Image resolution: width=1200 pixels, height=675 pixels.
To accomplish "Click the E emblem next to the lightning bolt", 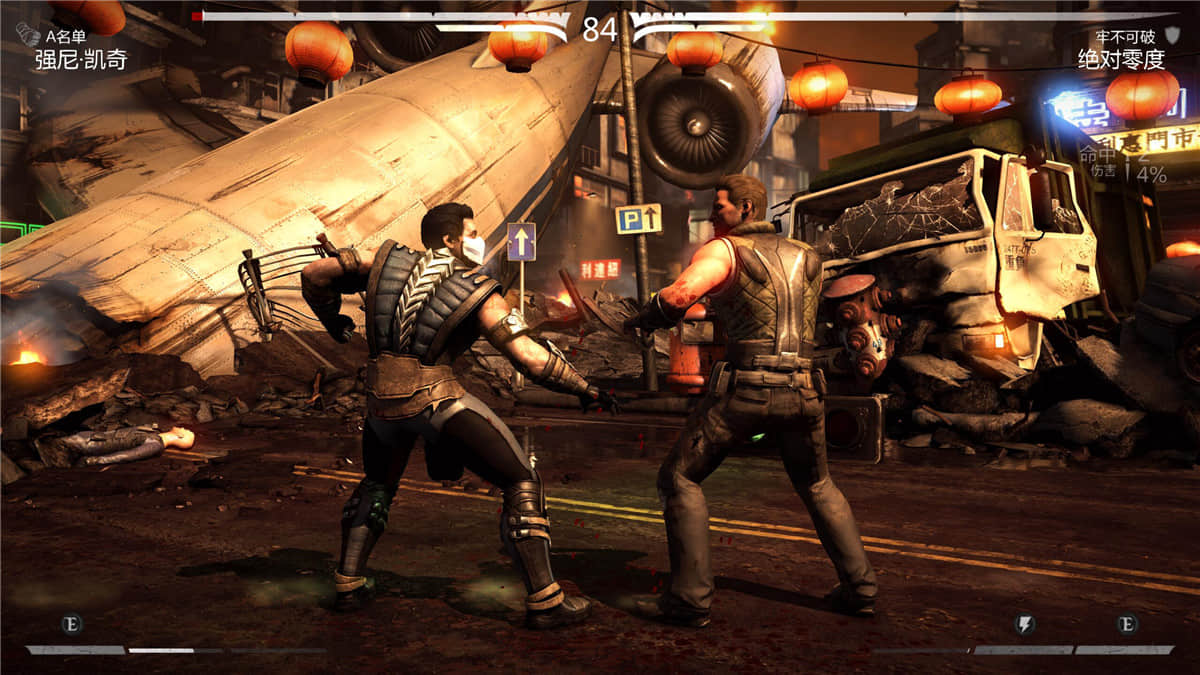I will coord(1127,624).
